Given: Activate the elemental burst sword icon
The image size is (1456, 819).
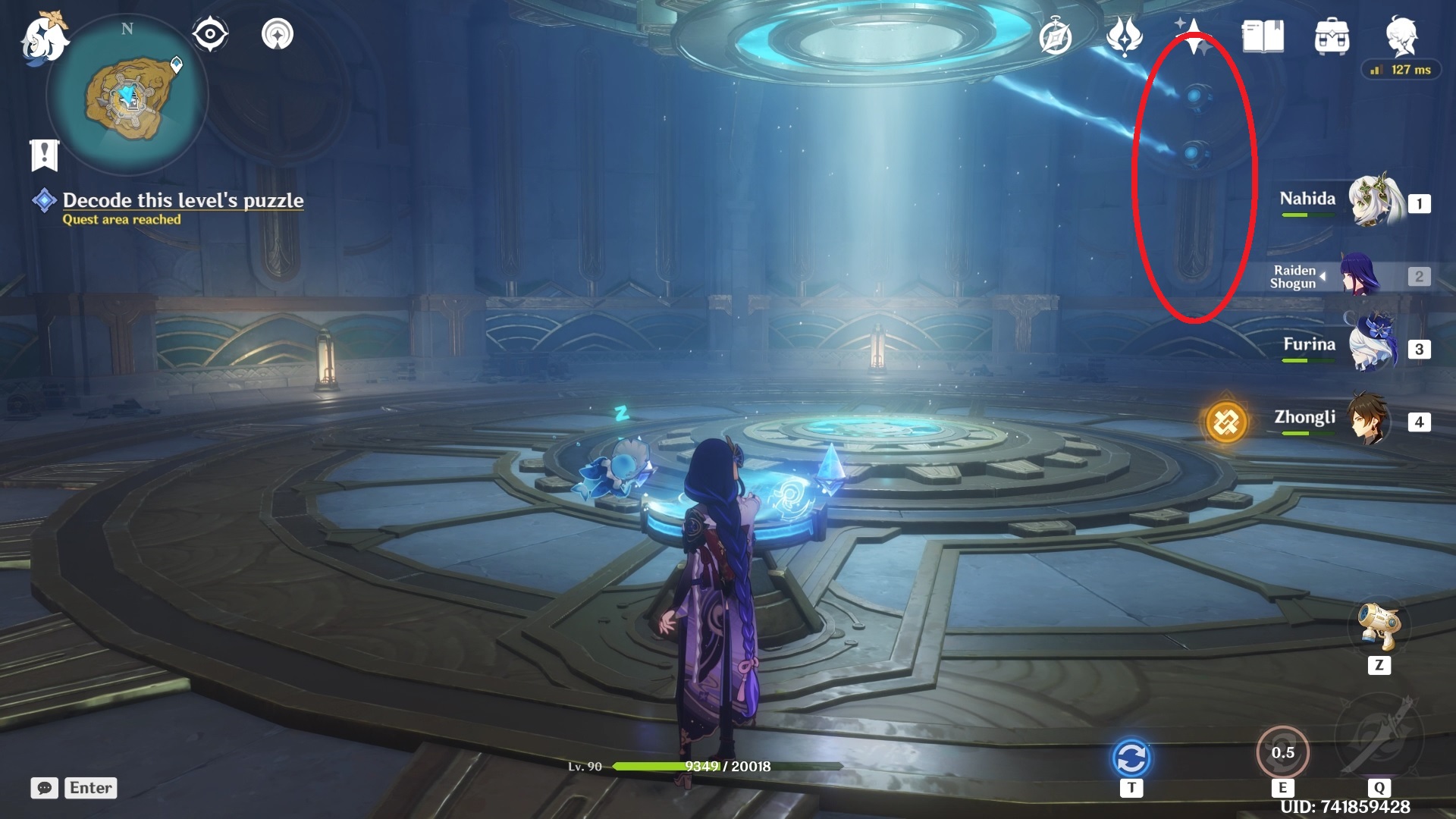Looking at the screenshot, I should tap(1379, 734).
